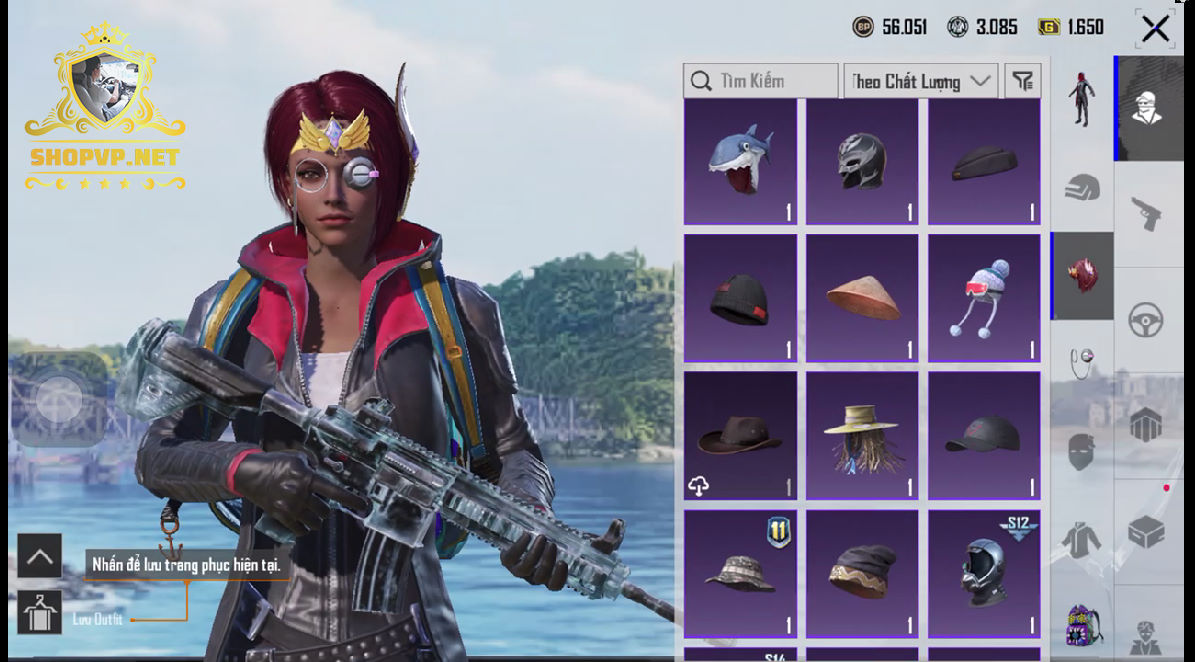Save the current outfit with the hanger button

tap(39, 612)
